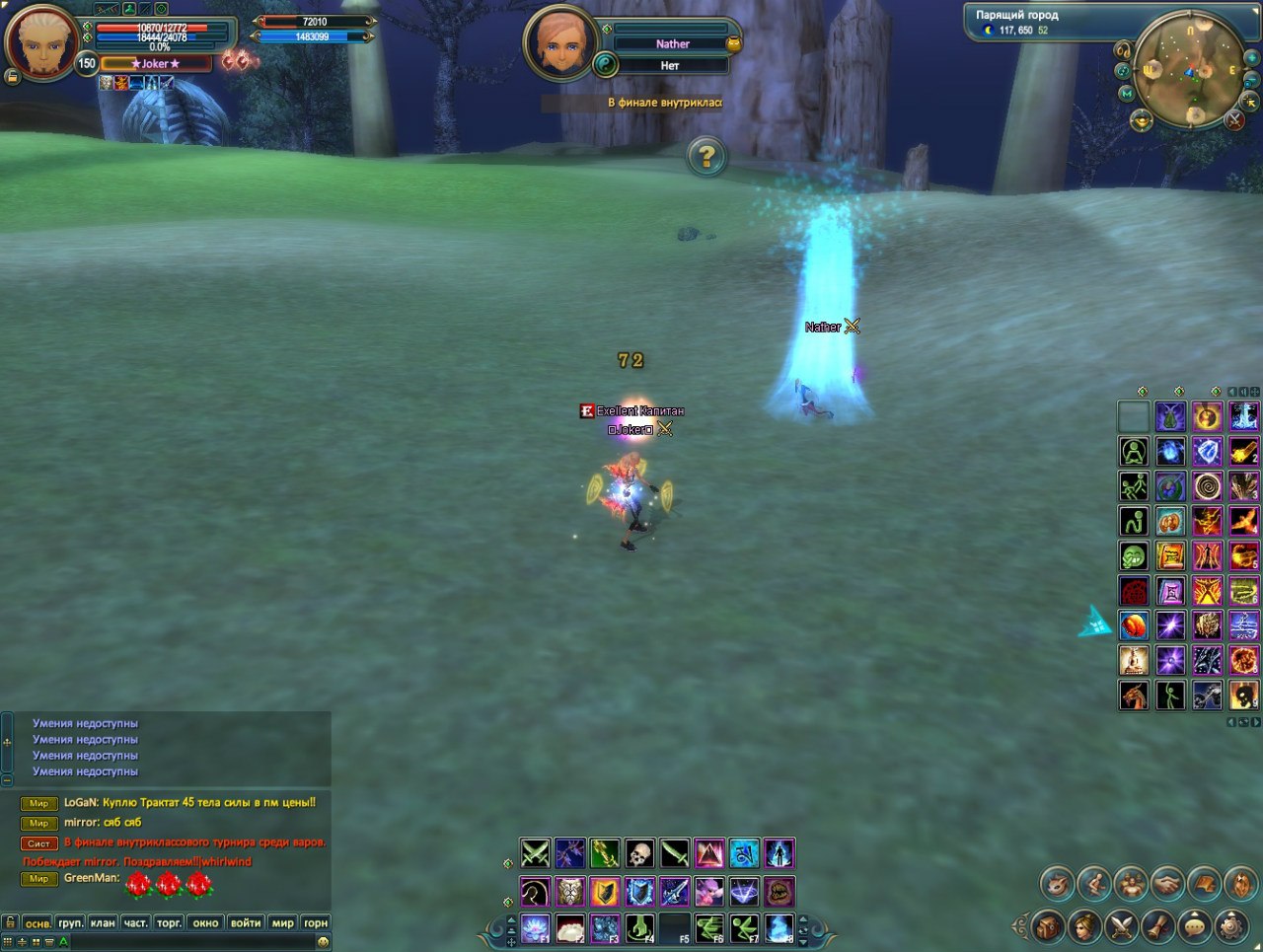Viewport: 1263px width, 952px height.
Task: Open the character portrait menu button
Action: click(1085, 926)
